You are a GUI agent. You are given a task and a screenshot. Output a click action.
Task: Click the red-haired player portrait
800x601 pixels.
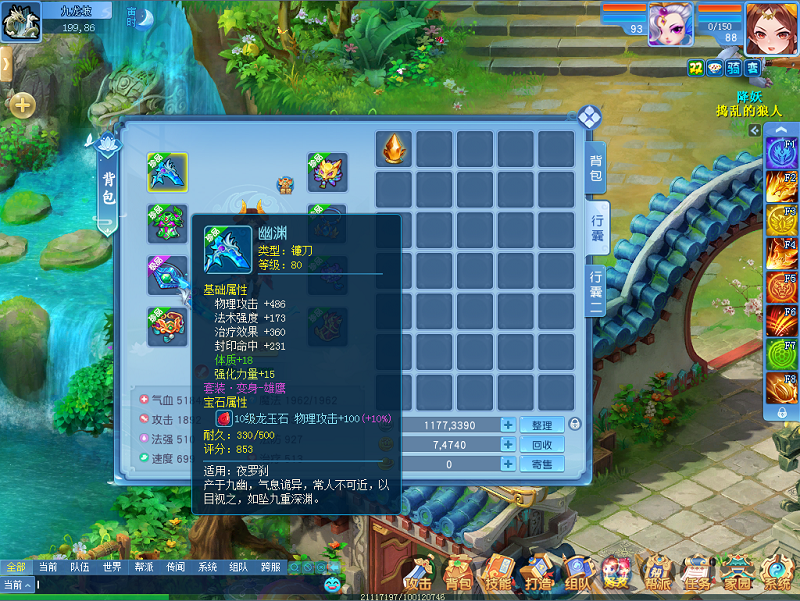pos(771,24)
